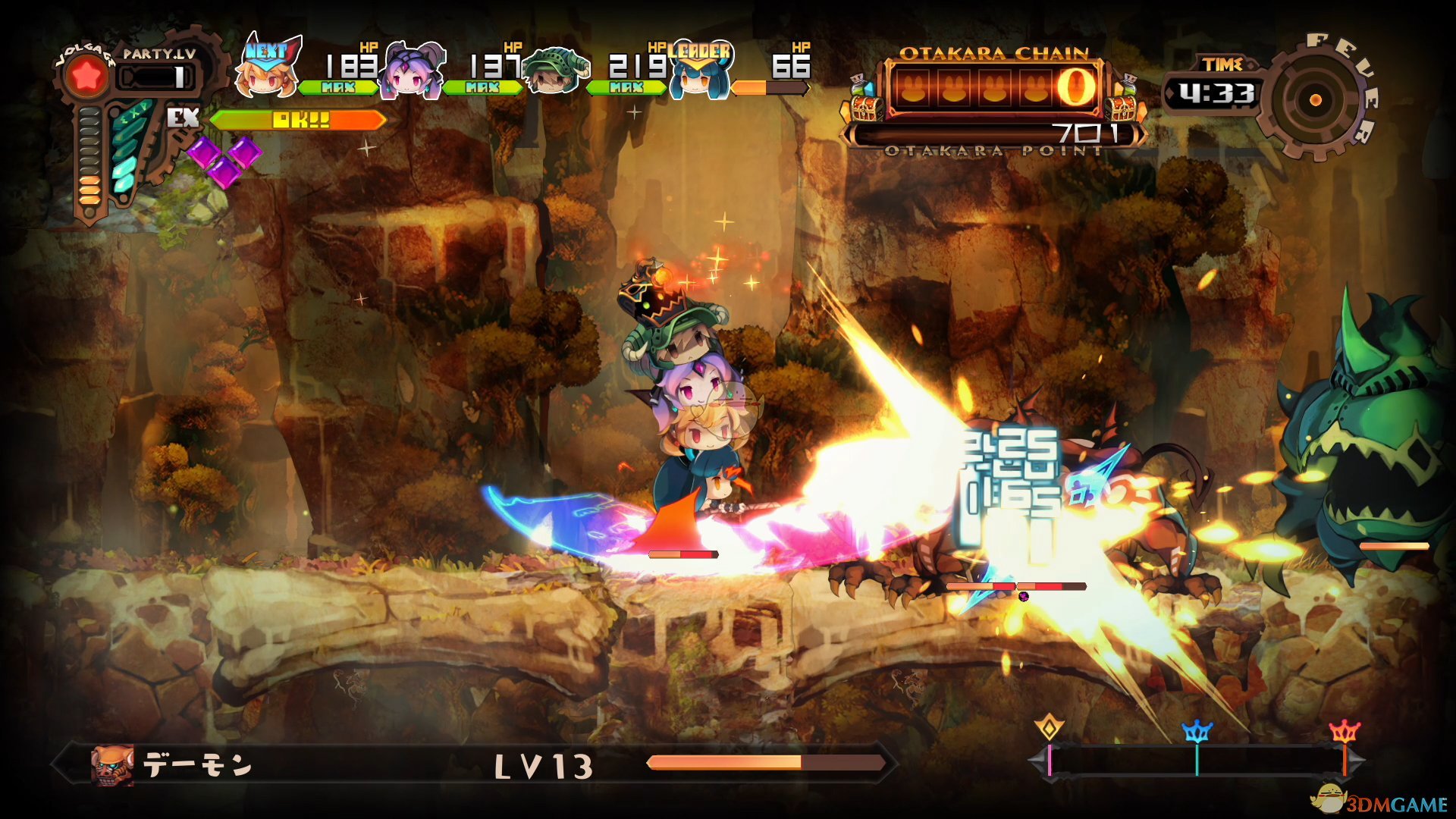Select the demon boss portrait

click(x=111, y=764)
